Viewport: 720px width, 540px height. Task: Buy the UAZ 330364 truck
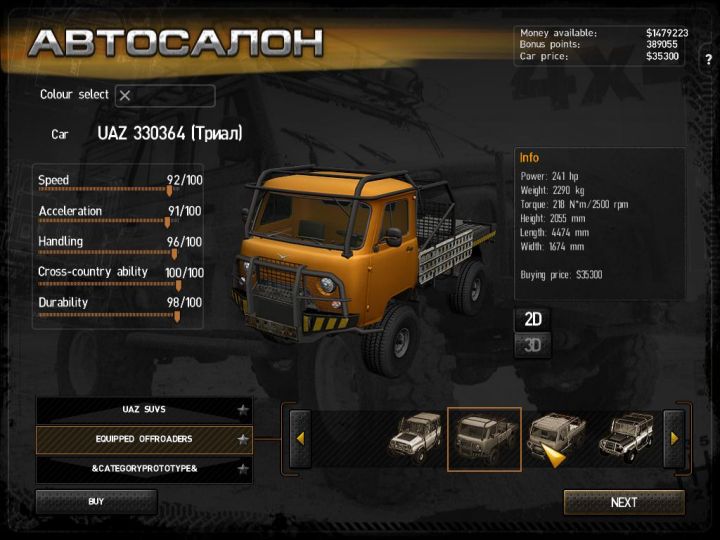pyautogui.click(x=96, y=502)
